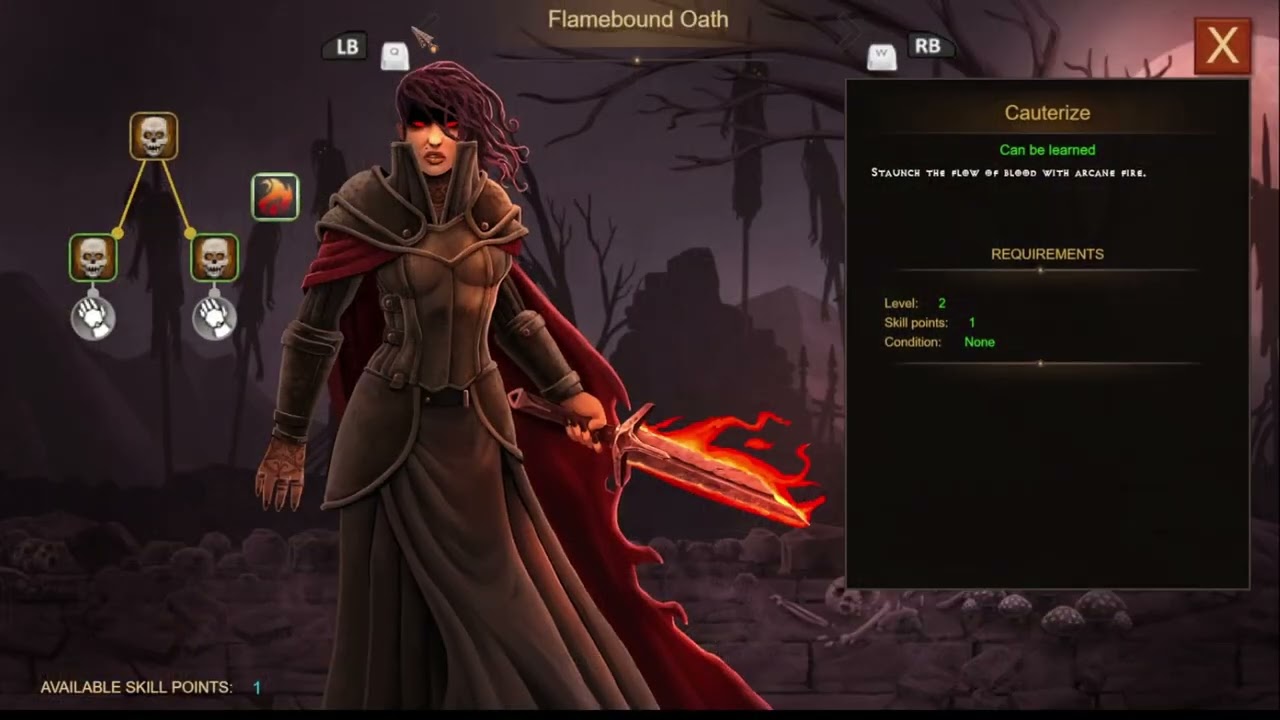This screenshot has width=1280, height=720.
Task: Click the ornamental divider under the title
Action: [x=637, y=60]
